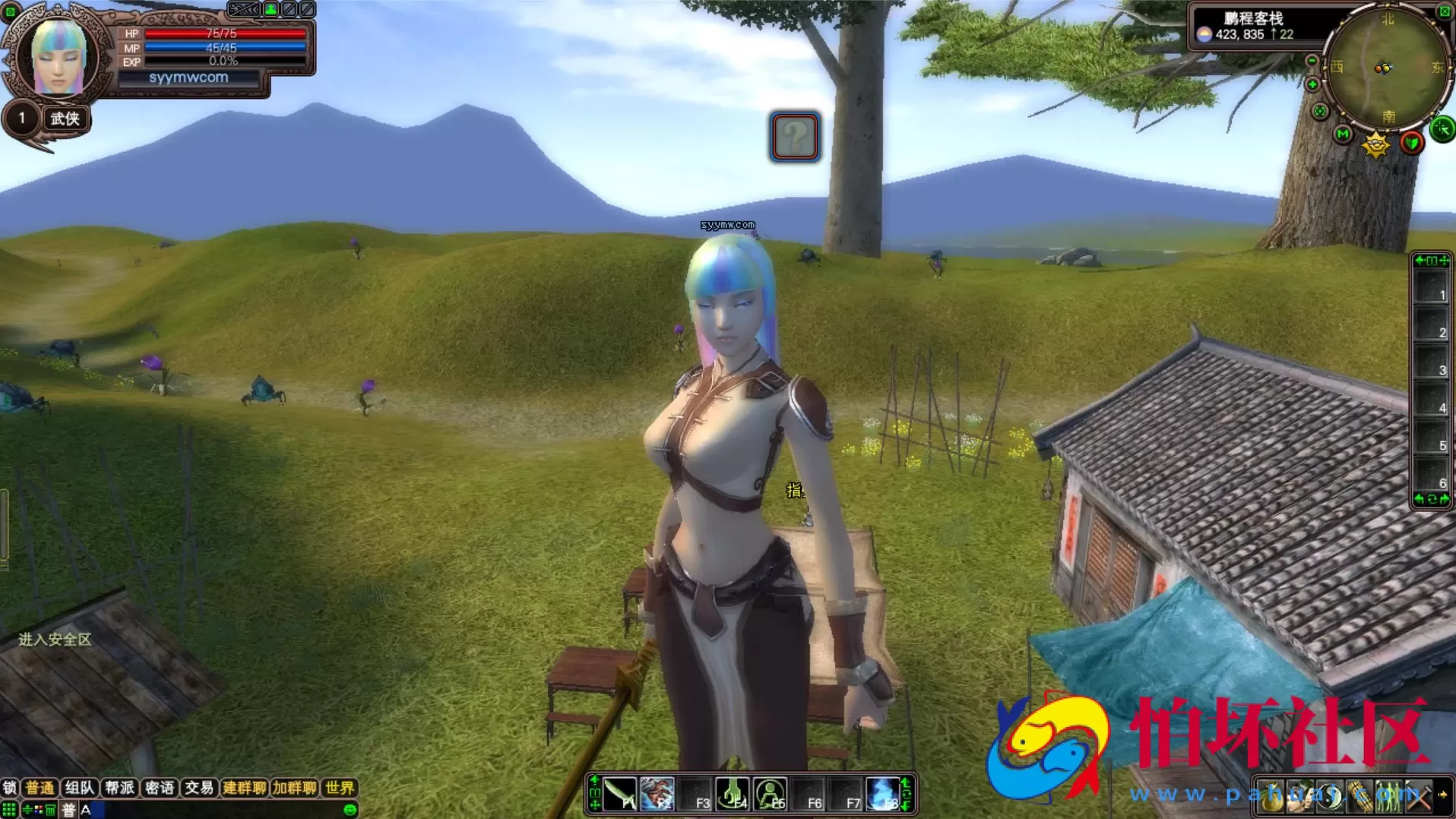Use the F2 claw strike skill
The image size is (1456, 819).
click(657, 795)
